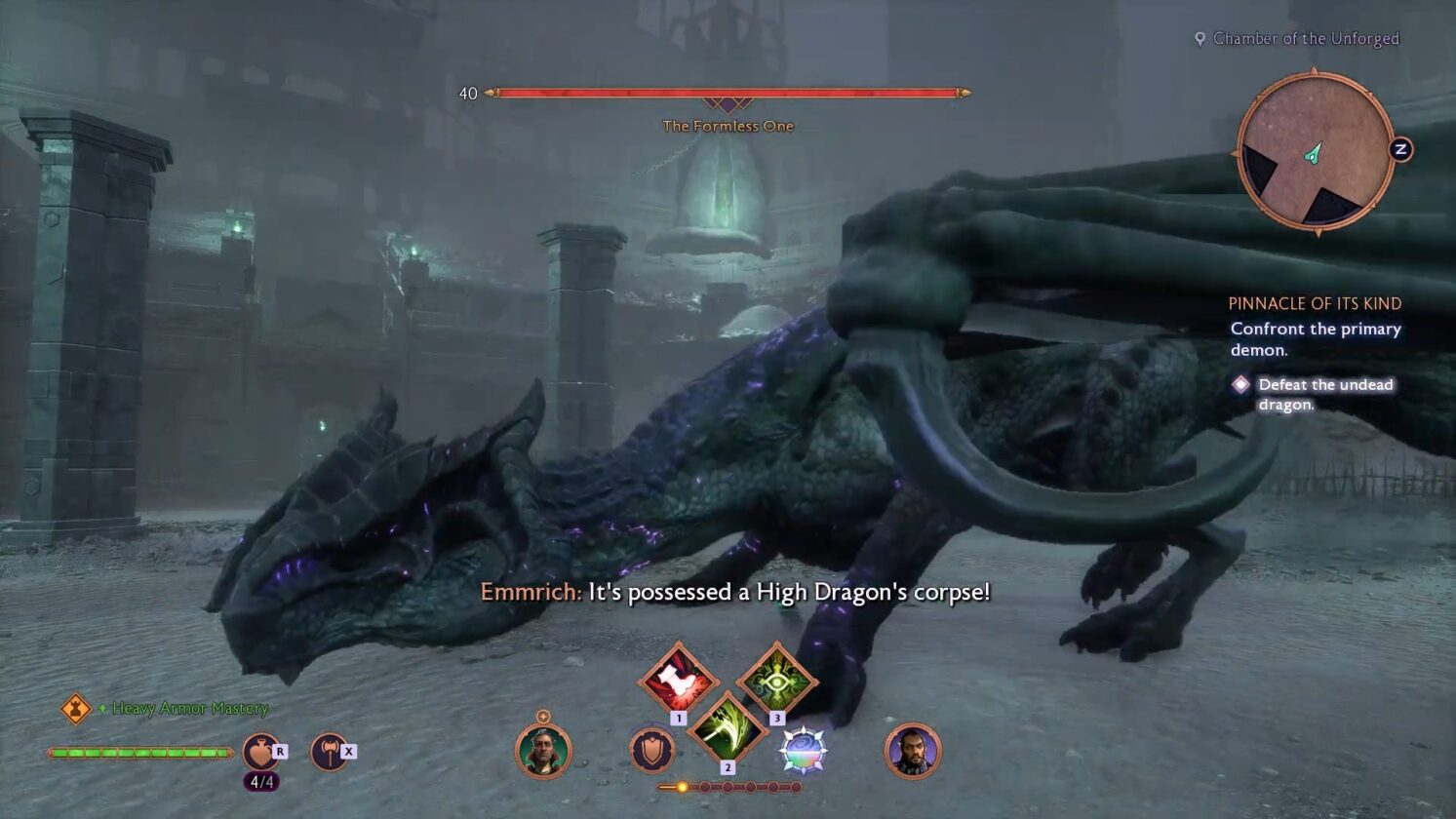Viewport: 1456px width, 819px height.
Task: Click the shield defense icon
Action: click(652, 751)
